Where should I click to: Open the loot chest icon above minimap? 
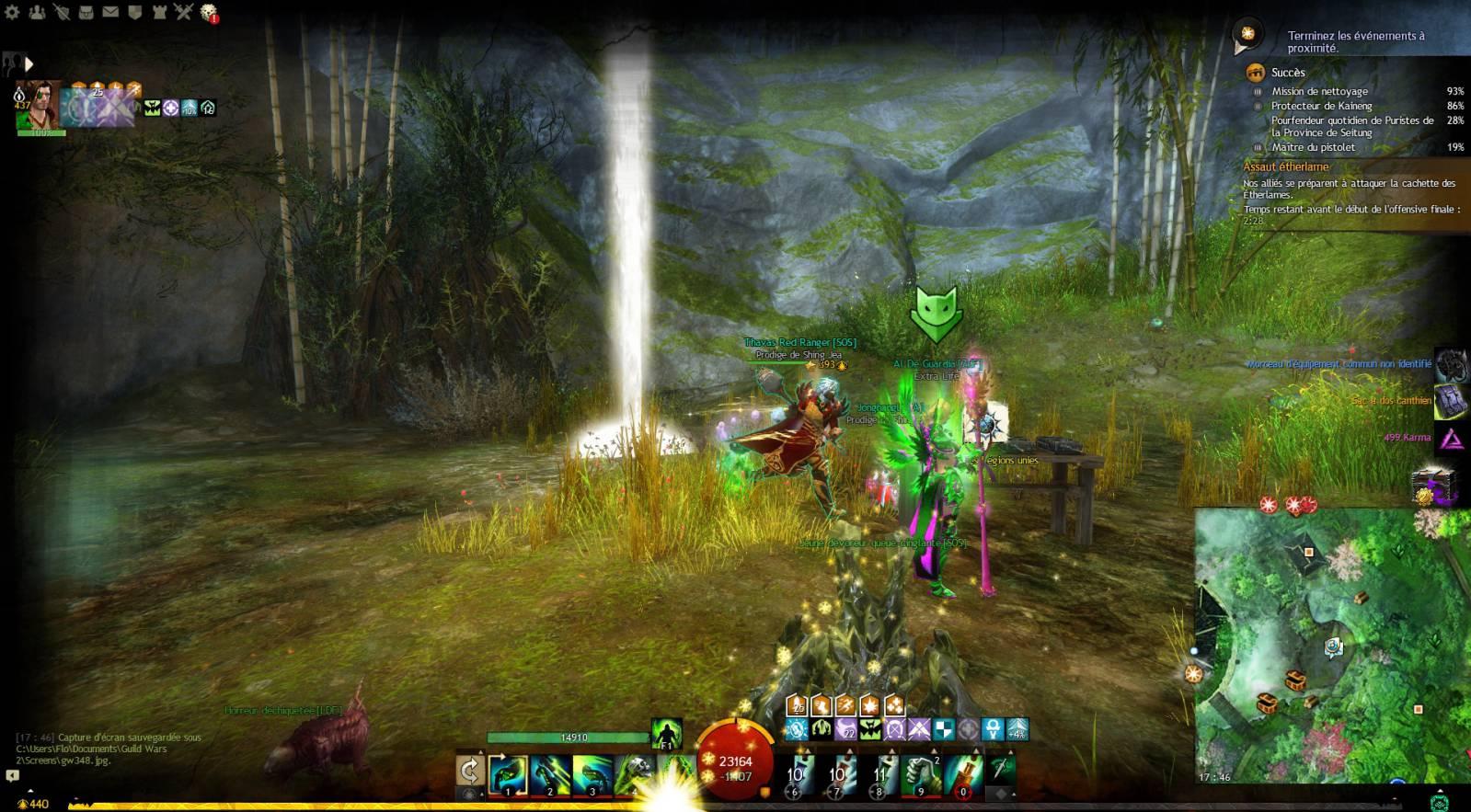pyautogui.click(x=1433, y=485)
